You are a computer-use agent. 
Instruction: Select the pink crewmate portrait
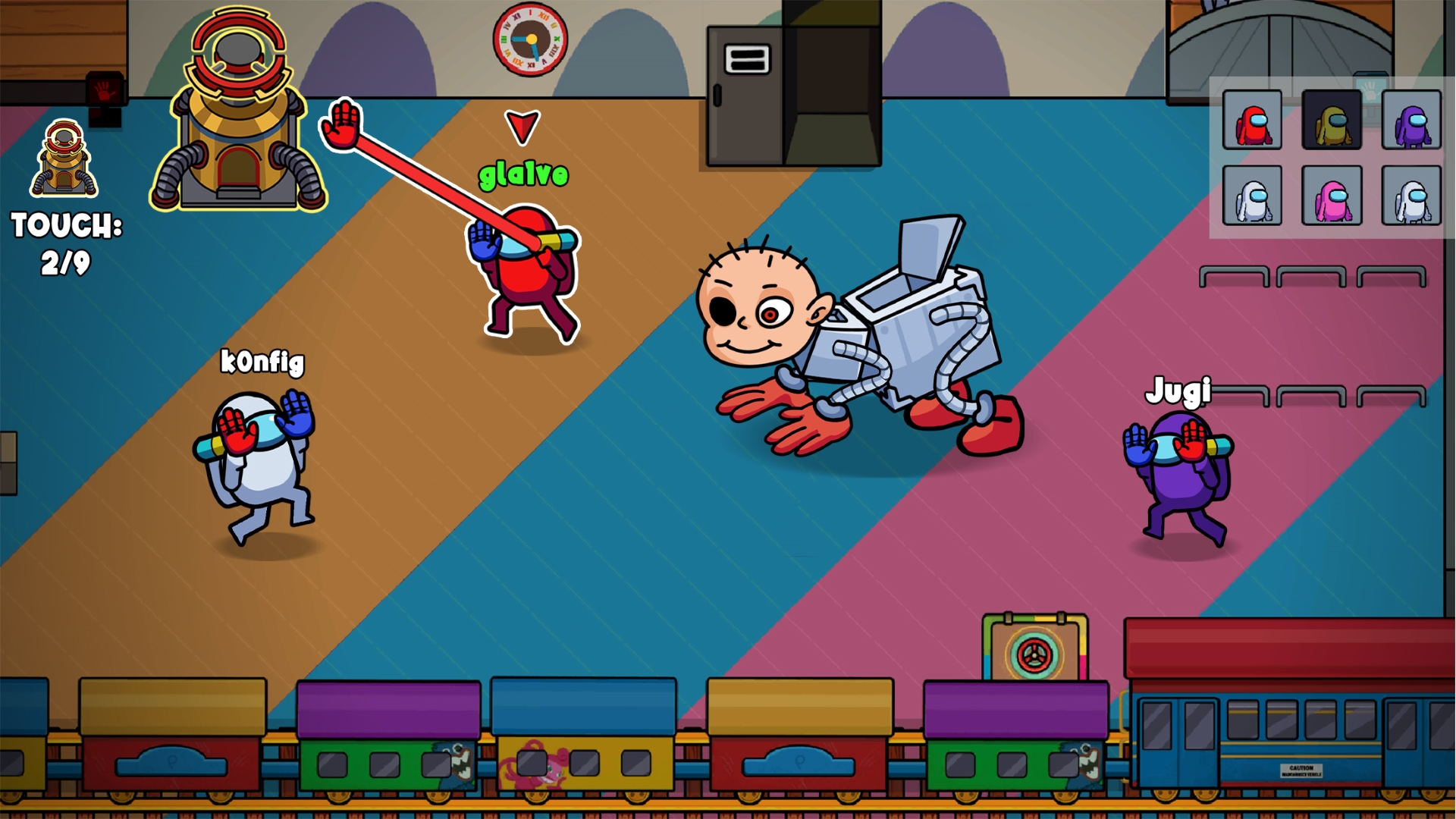(x=1332, y=194)
